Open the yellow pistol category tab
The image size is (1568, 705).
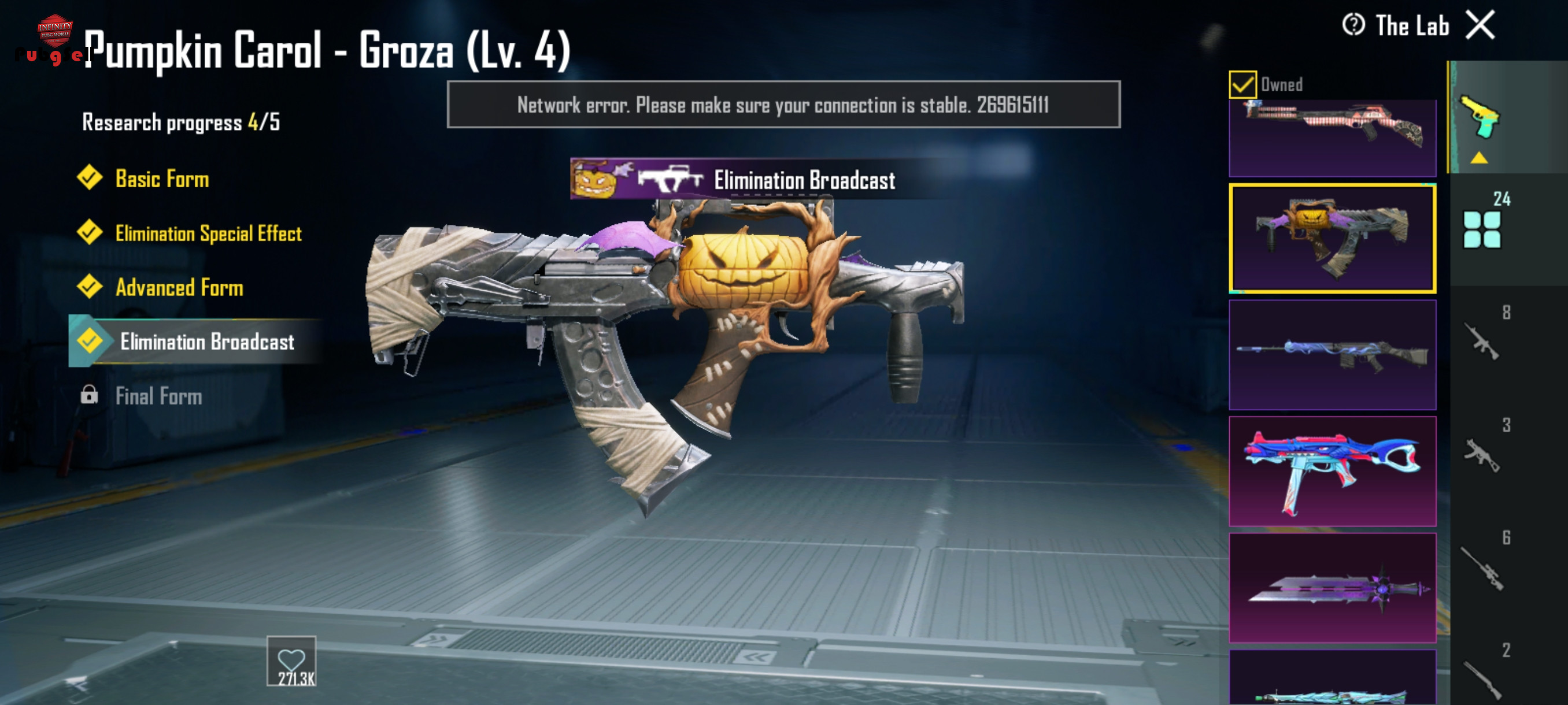pos(1480,117)
